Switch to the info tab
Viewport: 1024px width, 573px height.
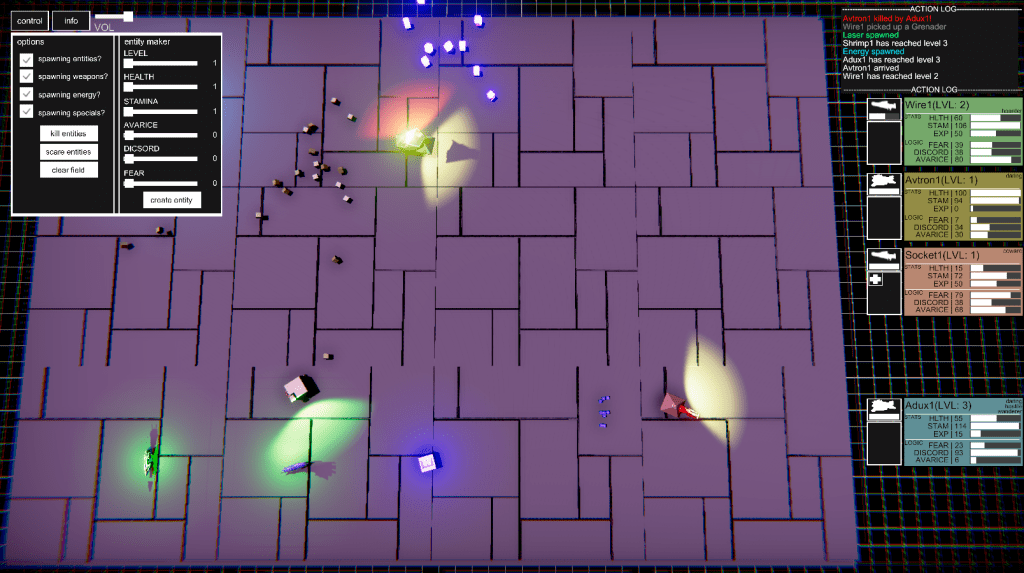click(x=71, y=20)
